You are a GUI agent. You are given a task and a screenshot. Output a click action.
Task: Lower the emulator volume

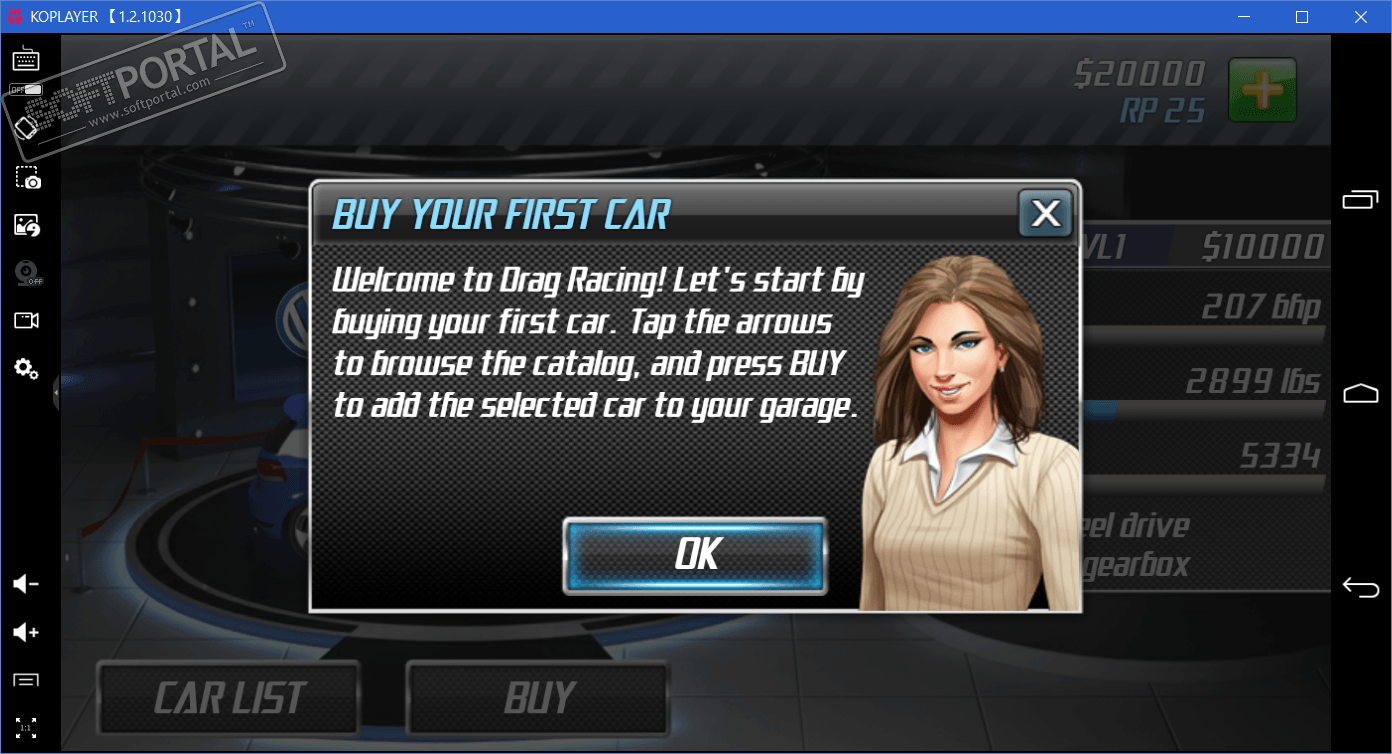click(26, 584)
